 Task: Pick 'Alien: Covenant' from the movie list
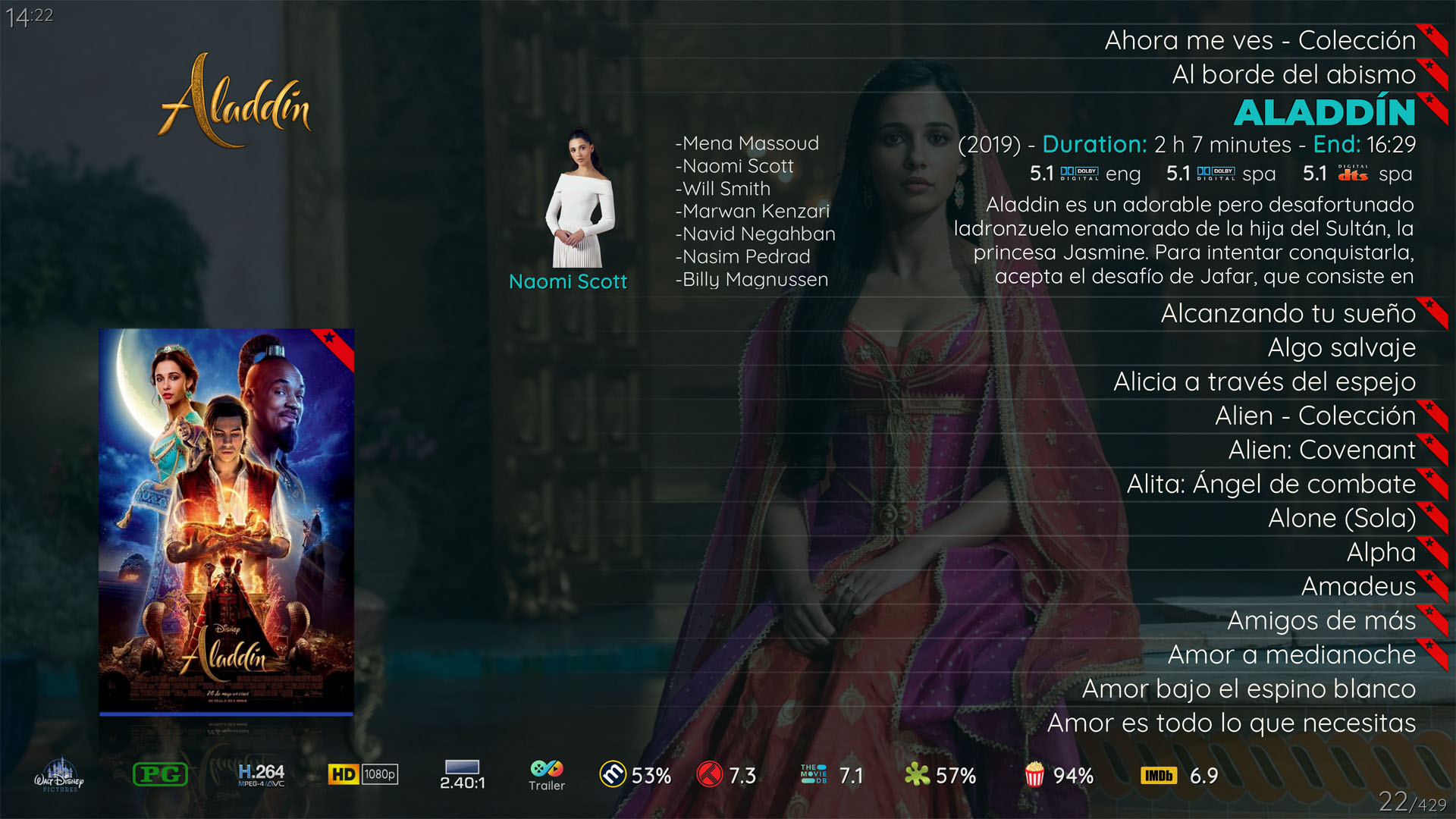coord(1321,450)
